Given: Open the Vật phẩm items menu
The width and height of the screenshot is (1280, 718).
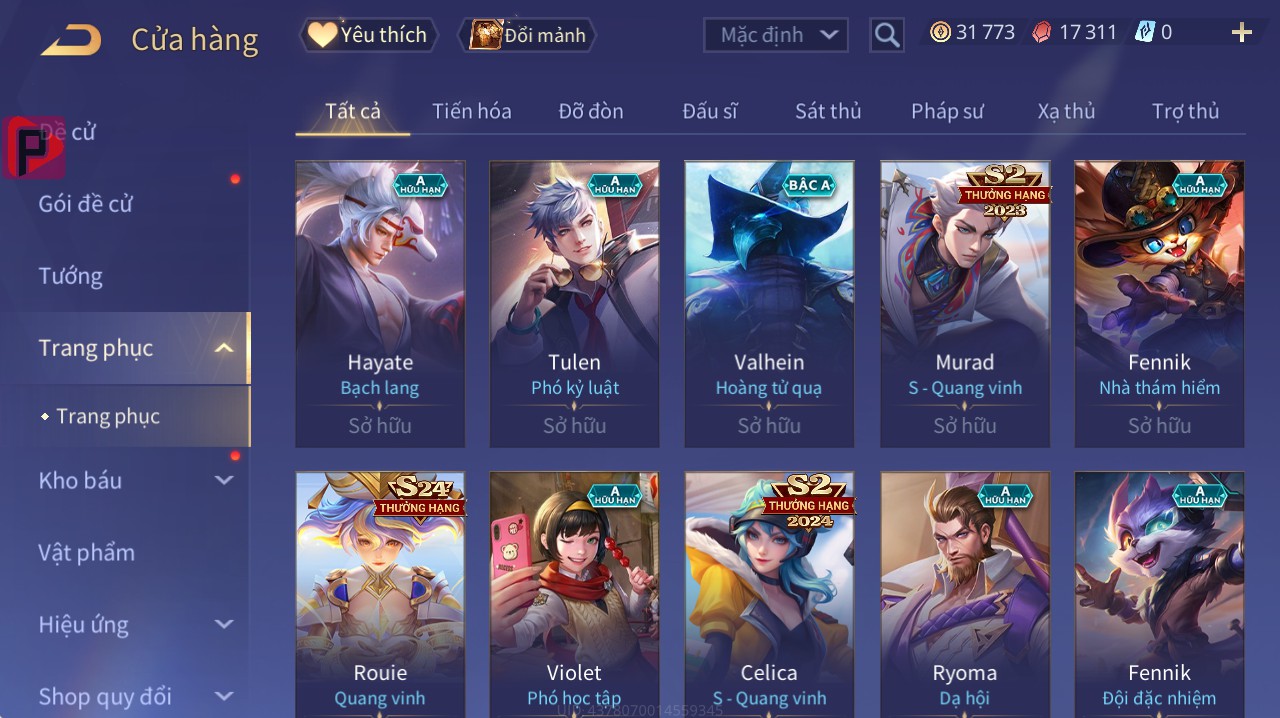Looking at the screenshot, I should [x=86, y=553].
